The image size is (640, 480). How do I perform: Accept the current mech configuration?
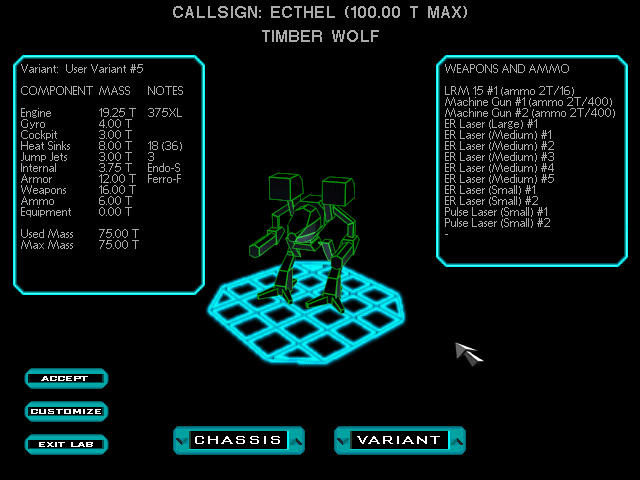66,379
